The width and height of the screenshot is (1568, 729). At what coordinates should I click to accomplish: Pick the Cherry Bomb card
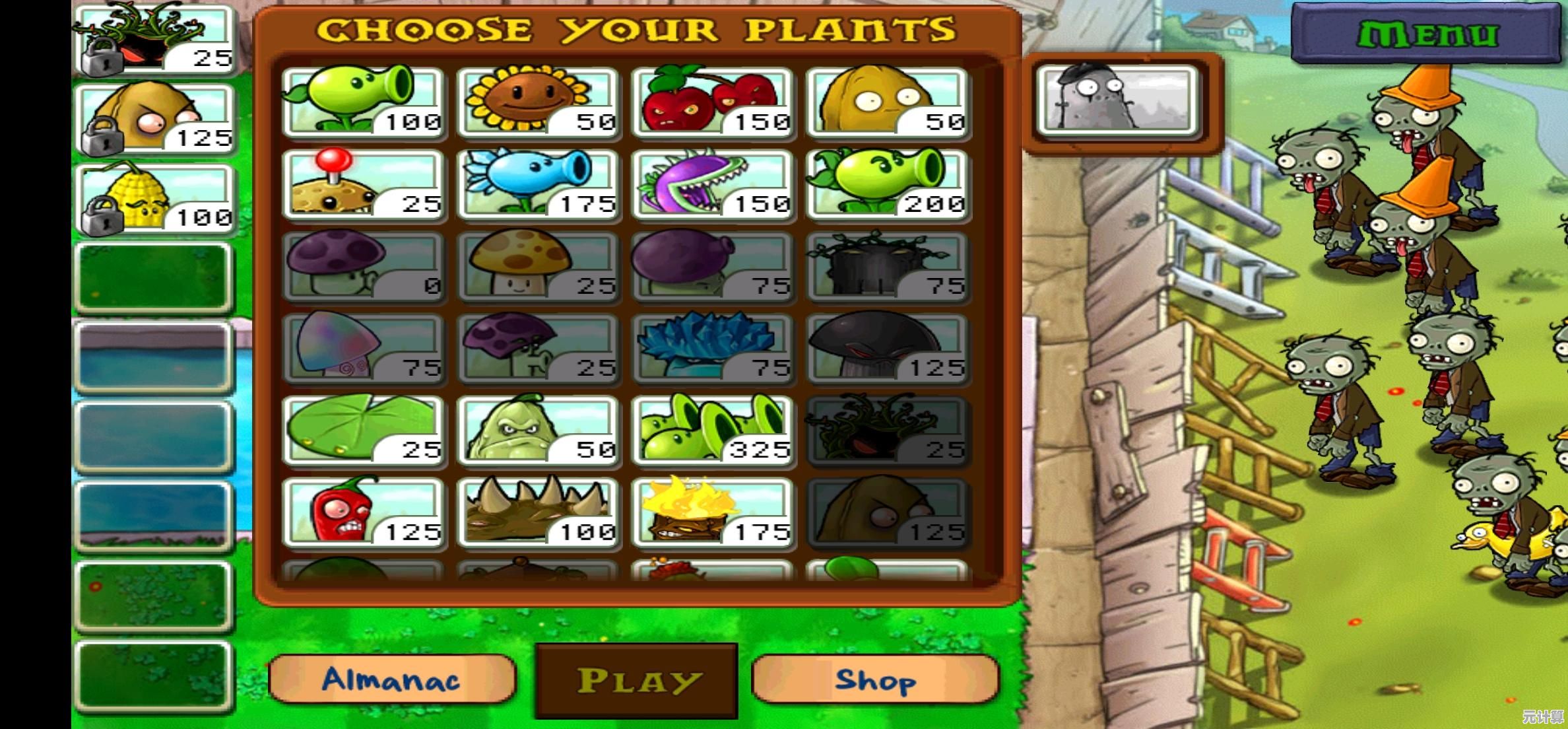coord(713,102)
